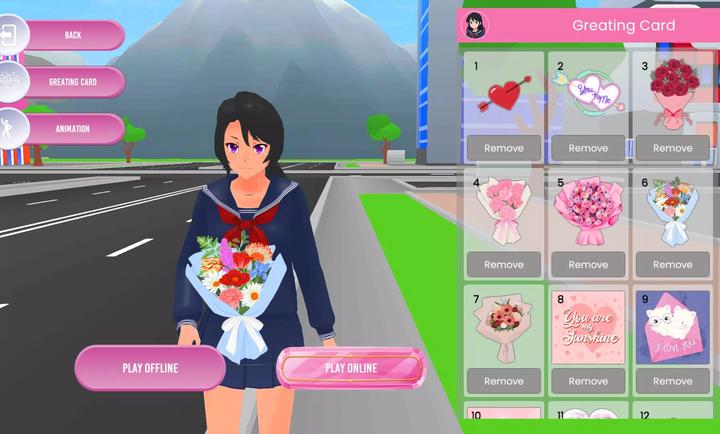Select the You & Me hearts card
This screenshot has height=434, width=720.
[x=588, y=96]
